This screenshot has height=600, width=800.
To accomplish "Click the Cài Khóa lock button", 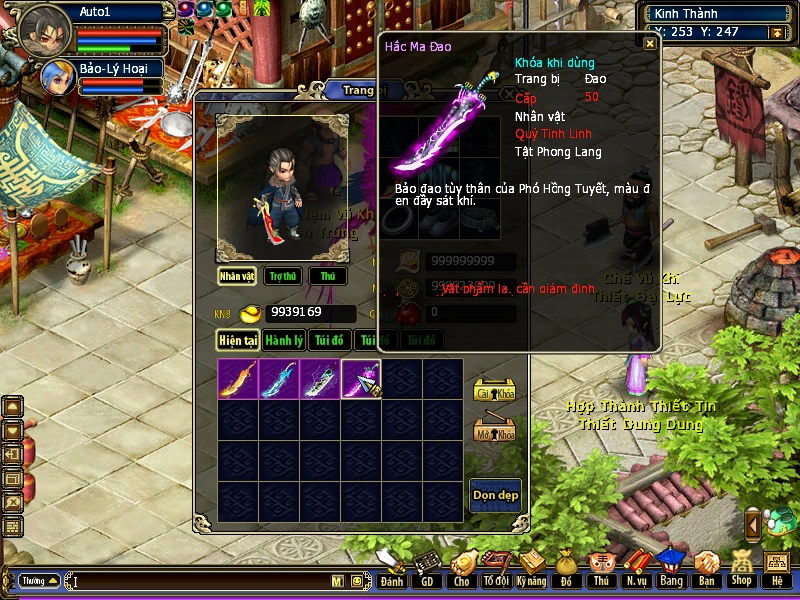I will pyautogui.click(x=493, y=390).
